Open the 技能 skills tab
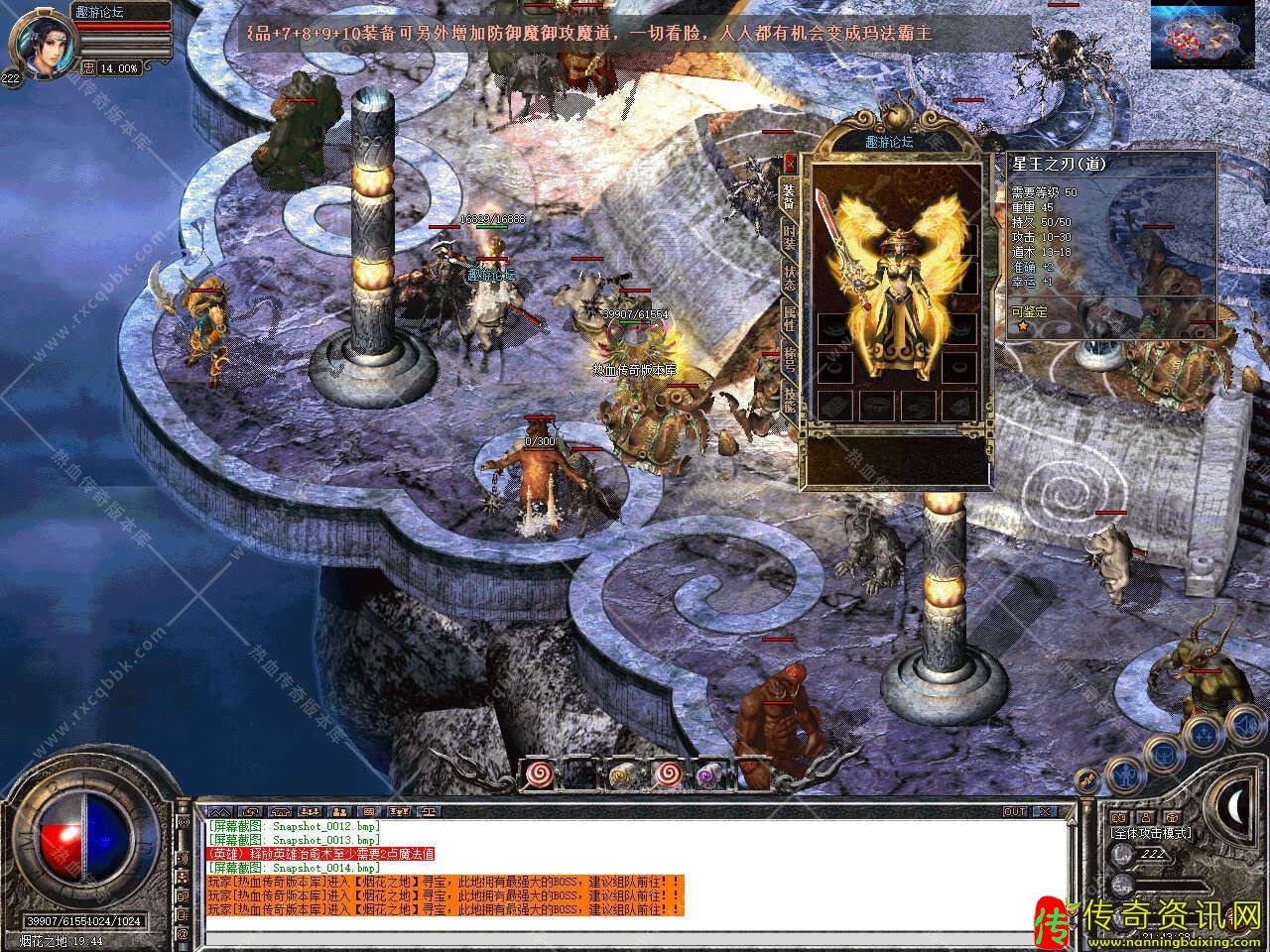1270x952 pixels. point(790,399)
